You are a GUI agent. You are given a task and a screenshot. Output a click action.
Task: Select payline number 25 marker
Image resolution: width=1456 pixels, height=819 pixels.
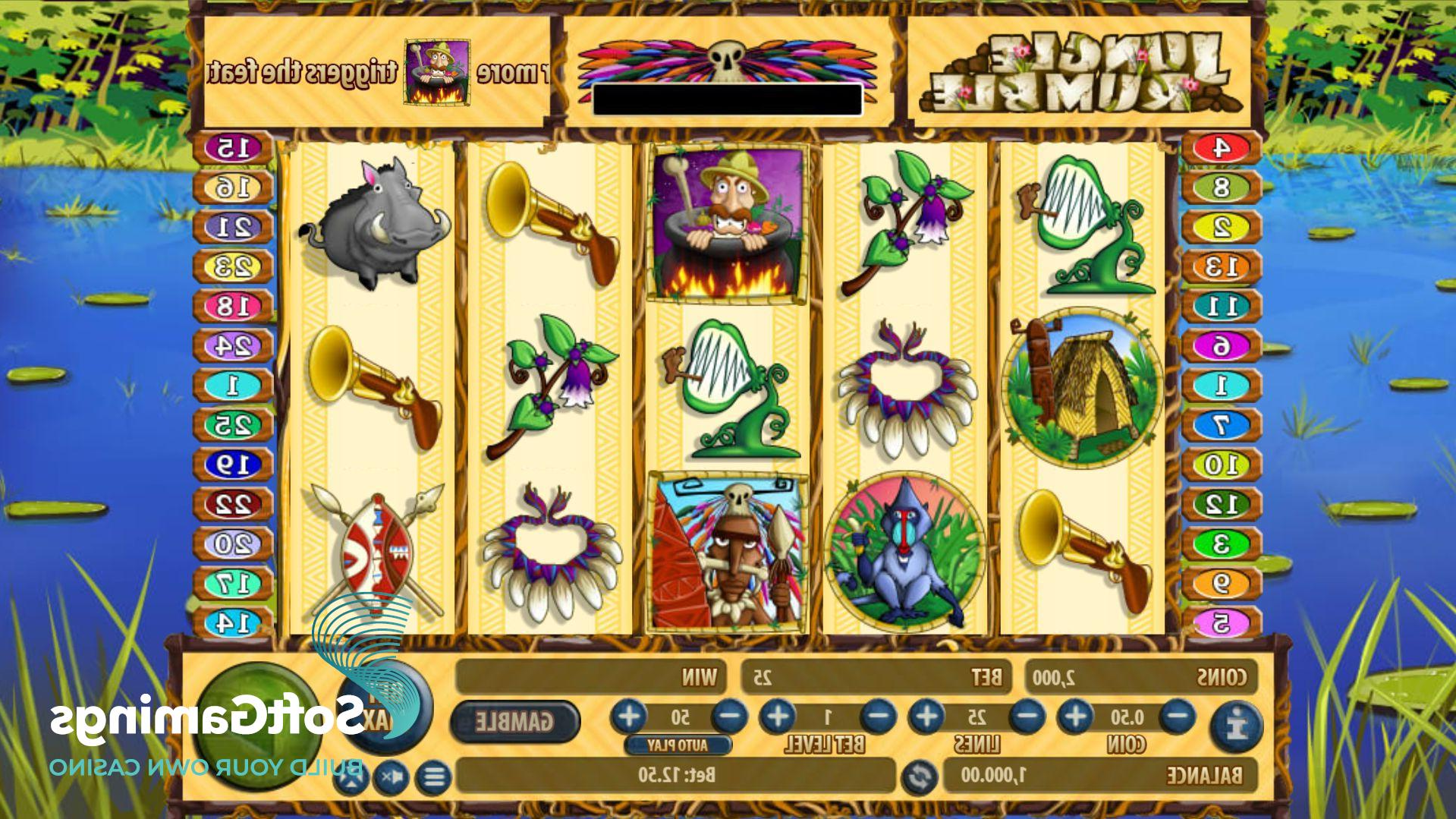[233, 425]
